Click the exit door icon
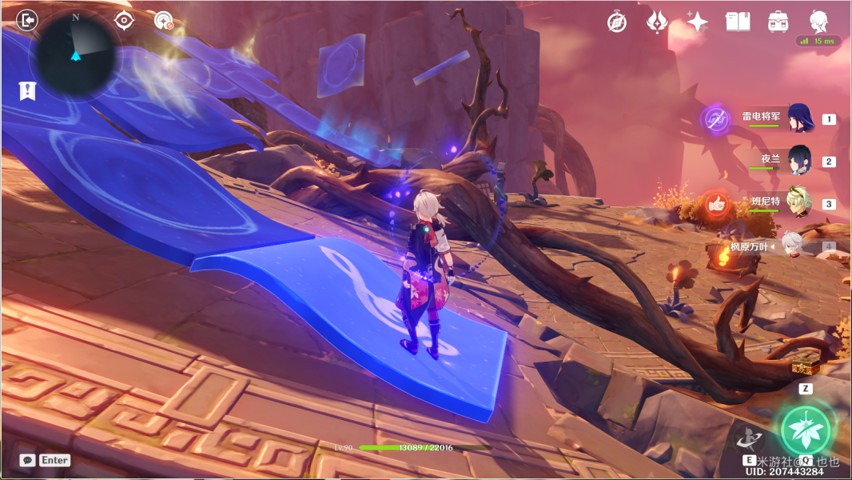Image resolution: width=852 pixels, height=480 pixels. [x=27, y=19]
